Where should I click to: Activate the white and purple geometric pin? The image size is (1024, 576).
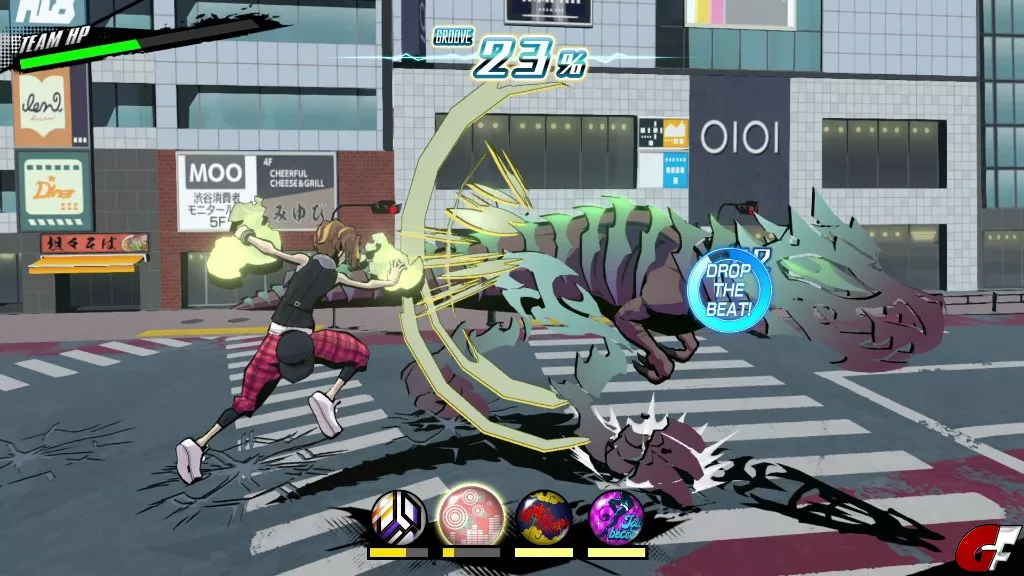[x=398, y=516]
